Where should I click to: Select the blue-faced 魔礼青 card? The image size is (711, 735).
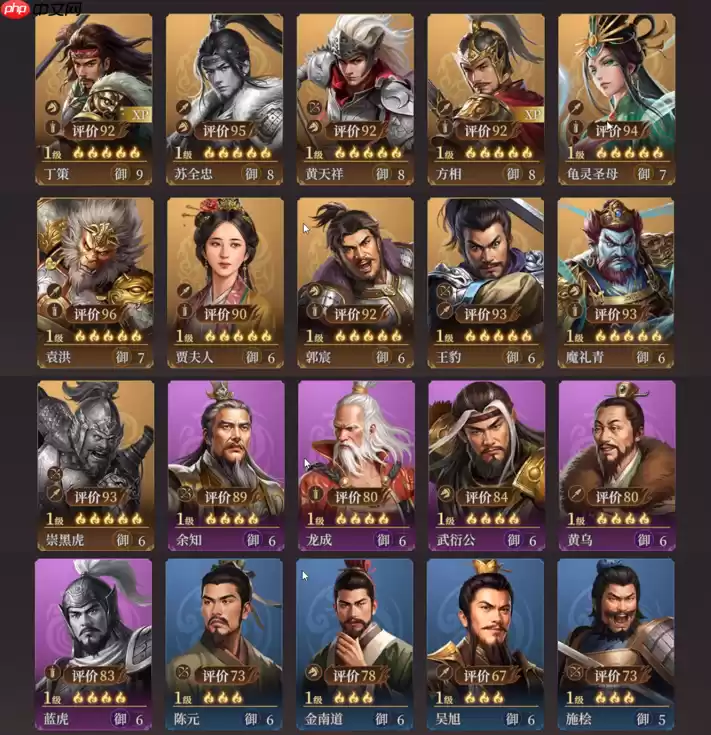(x=616, y=282)
